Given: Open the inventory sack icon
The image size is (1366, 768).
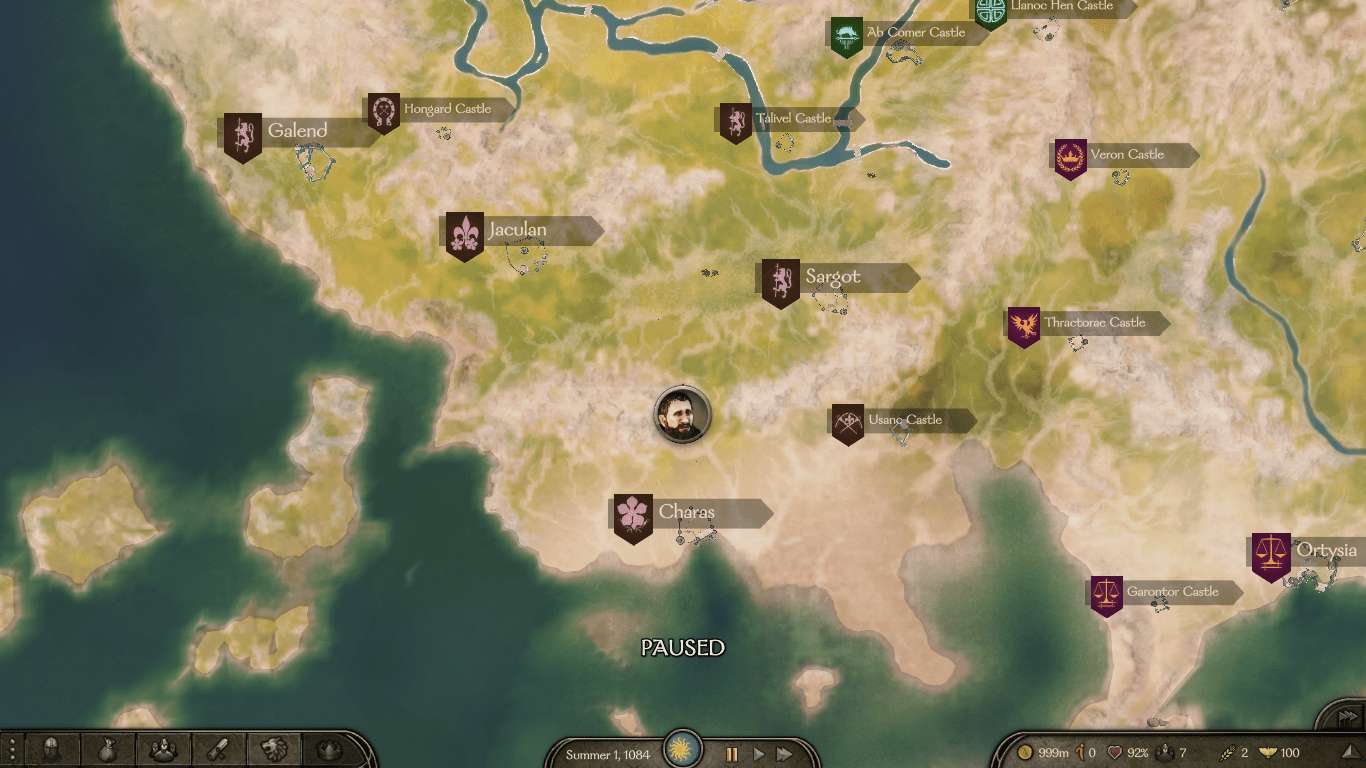Looking at the screenshot, I should coord(108,750).
